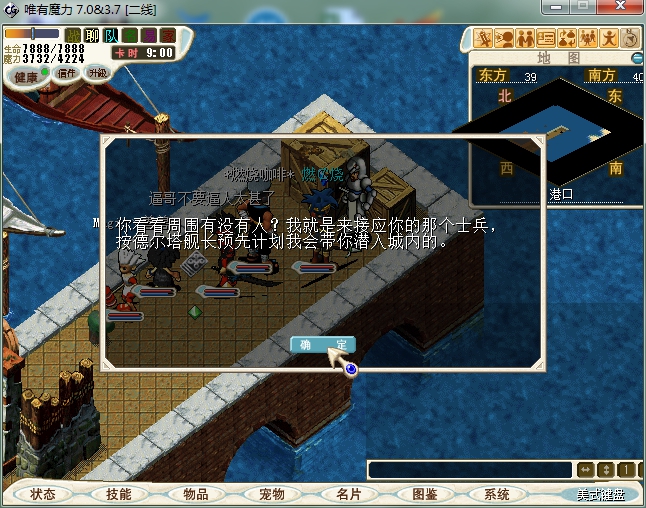The width and height of the screenshot is (646, 508).
Task: Click the 健康 health status button
Action: pos(25,77)
